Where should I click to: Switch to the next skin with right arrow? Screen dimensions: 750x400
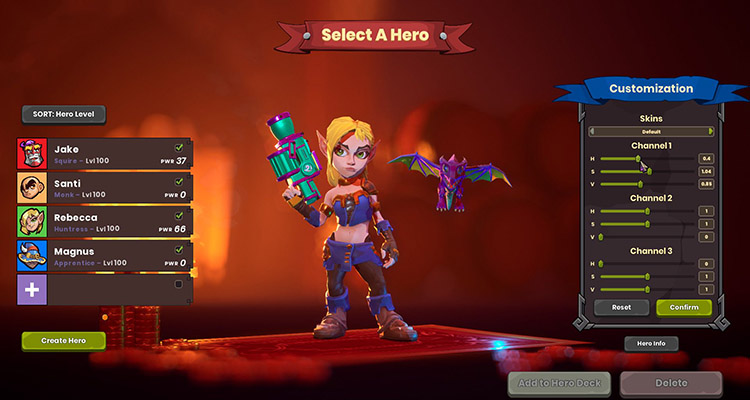711,131
